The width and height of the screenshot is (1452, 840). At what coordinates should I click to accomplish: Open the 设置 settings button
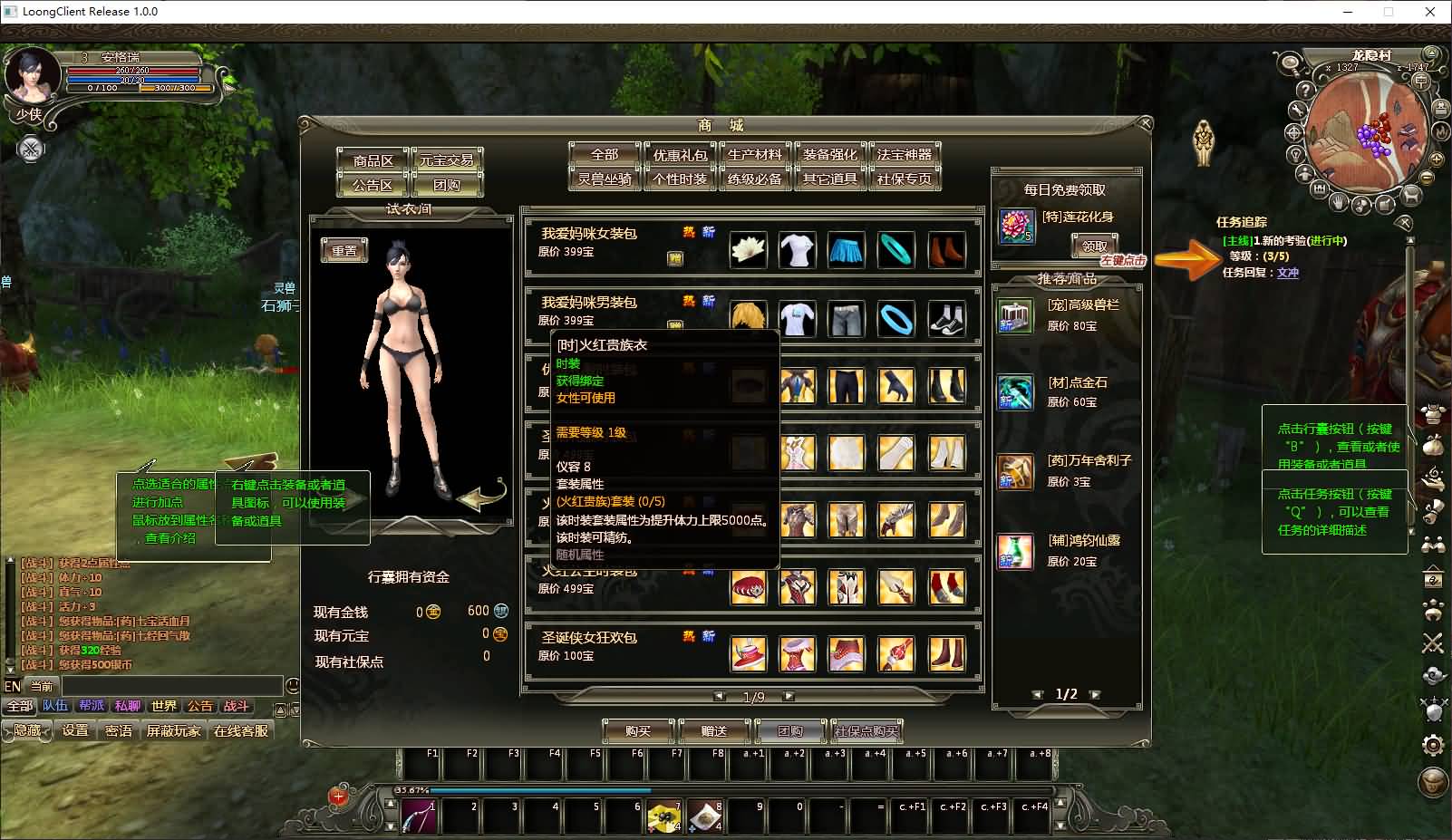click(x=75, y=730)
